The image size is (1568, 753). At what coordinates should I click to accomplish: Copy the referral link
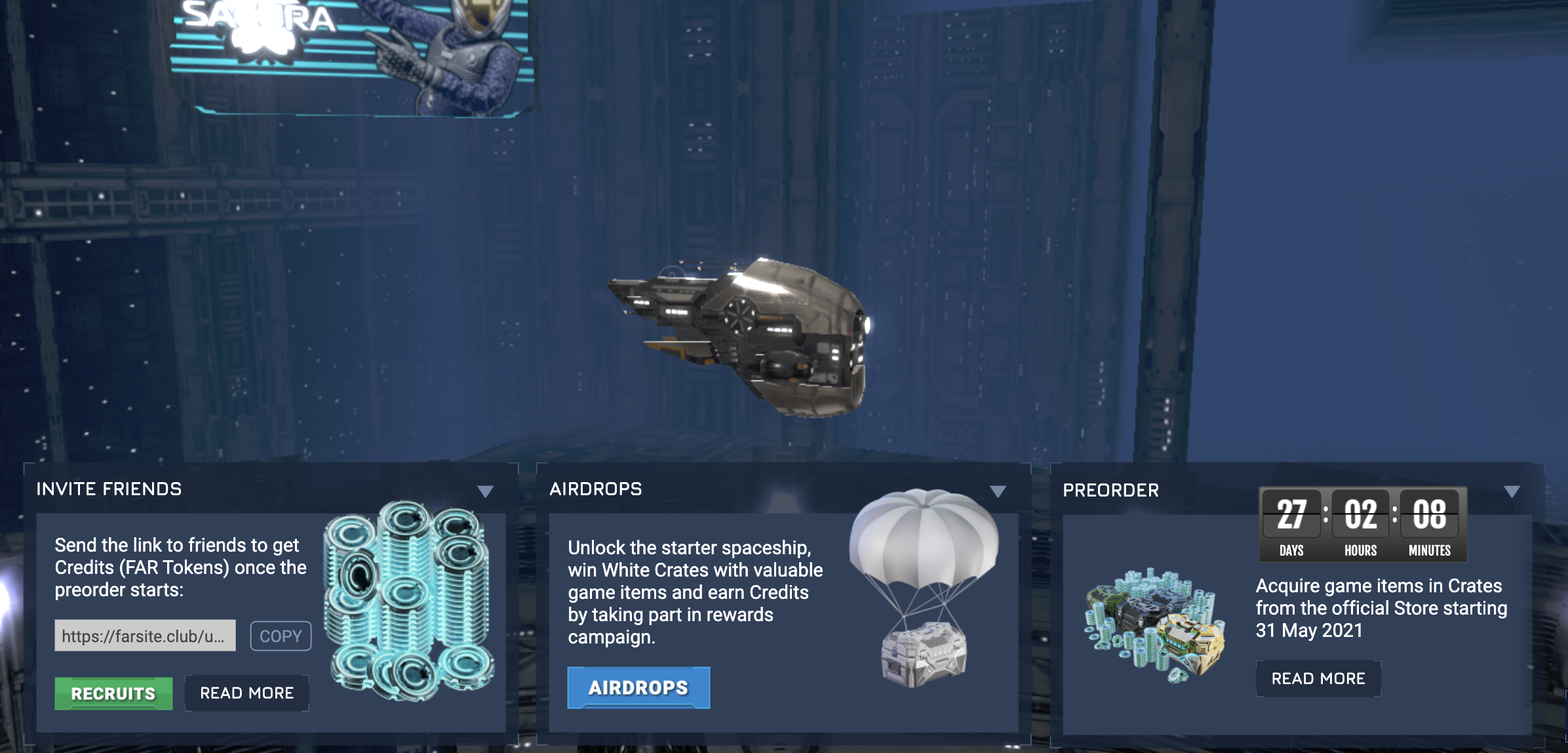281,636
